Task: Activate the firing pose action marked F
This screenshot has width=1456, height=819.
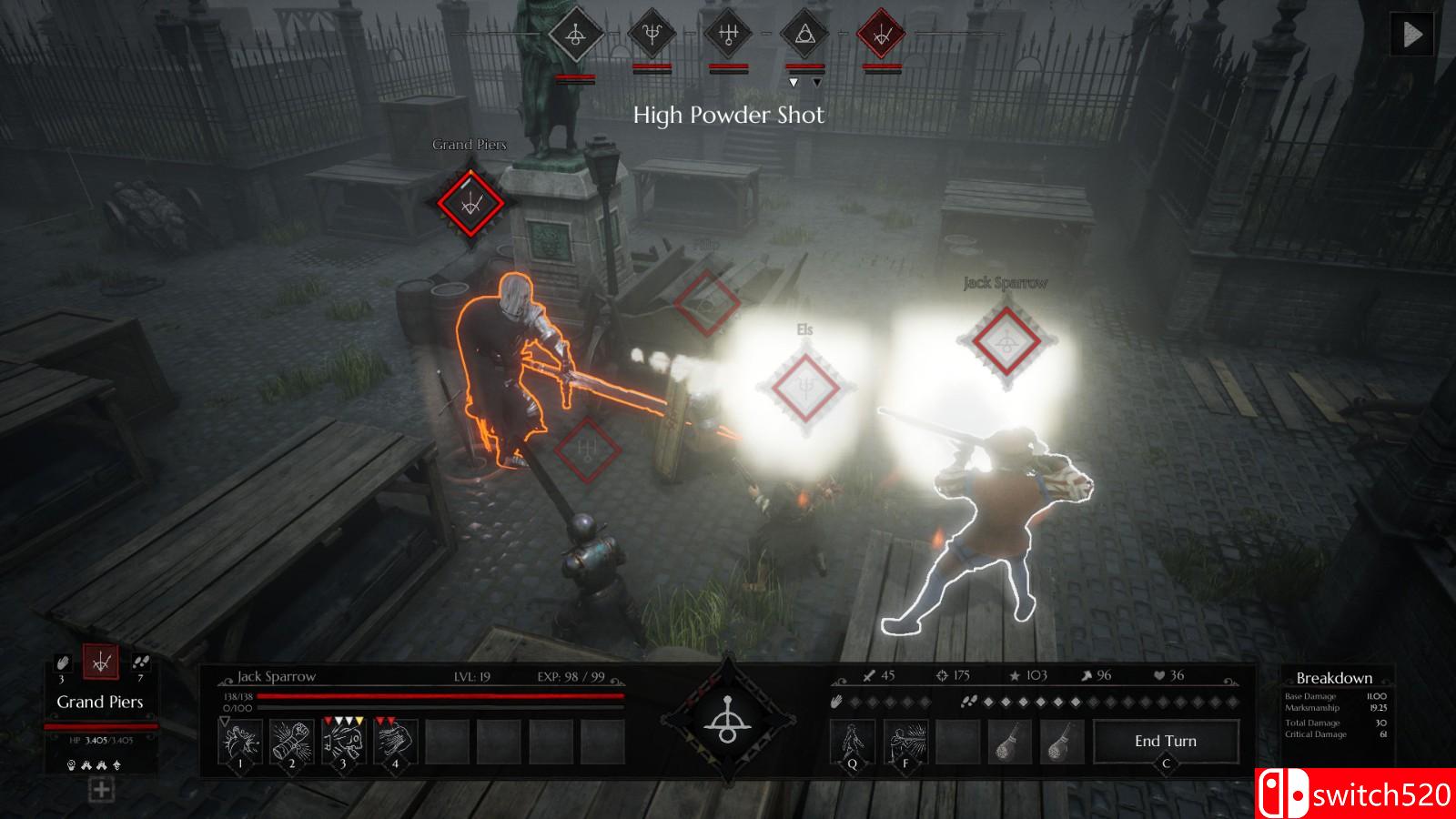Action: click(905, 742)
